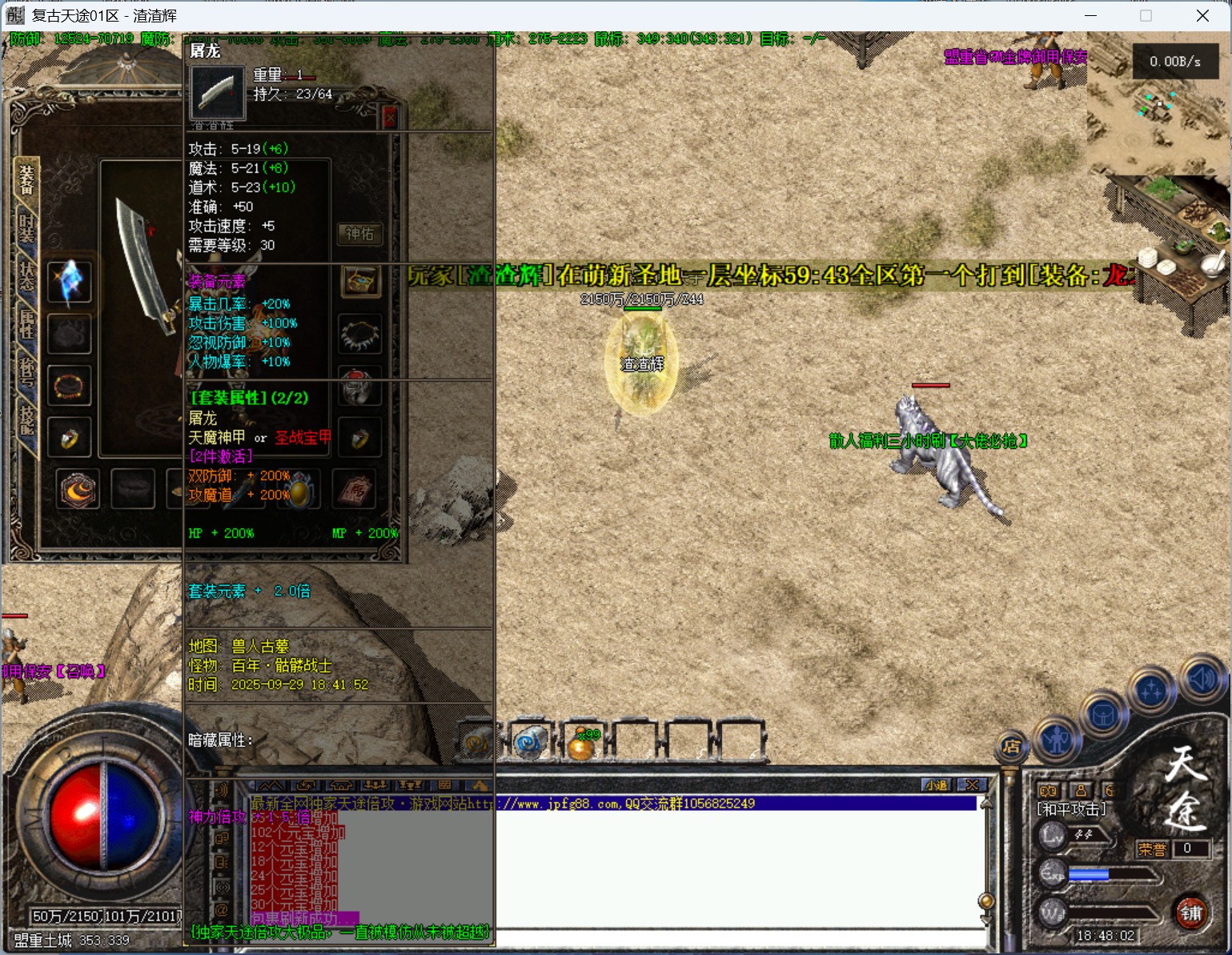
Task: Open the skills sparkle icon button
Action: [1151, 690]
